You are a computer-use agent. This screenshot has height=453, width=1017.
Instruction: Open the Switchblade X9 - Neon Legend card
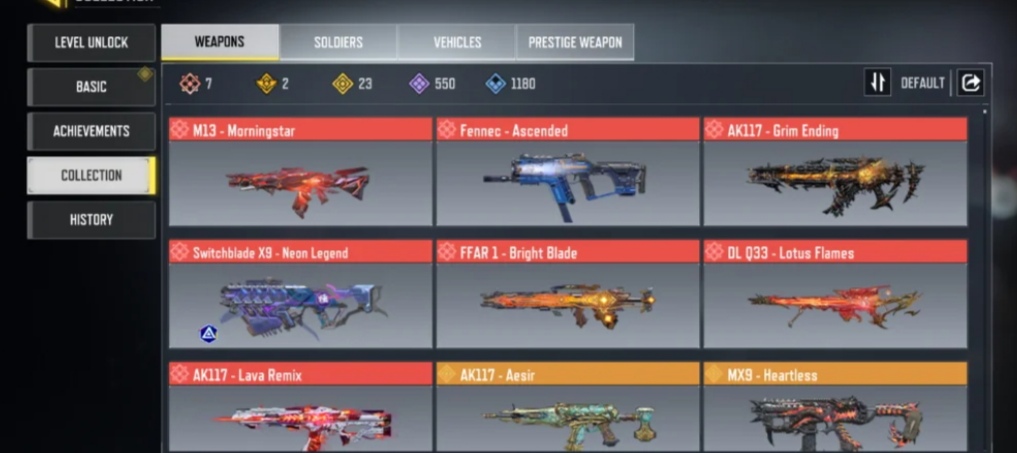pyautogui.click(x=300, y=295)
